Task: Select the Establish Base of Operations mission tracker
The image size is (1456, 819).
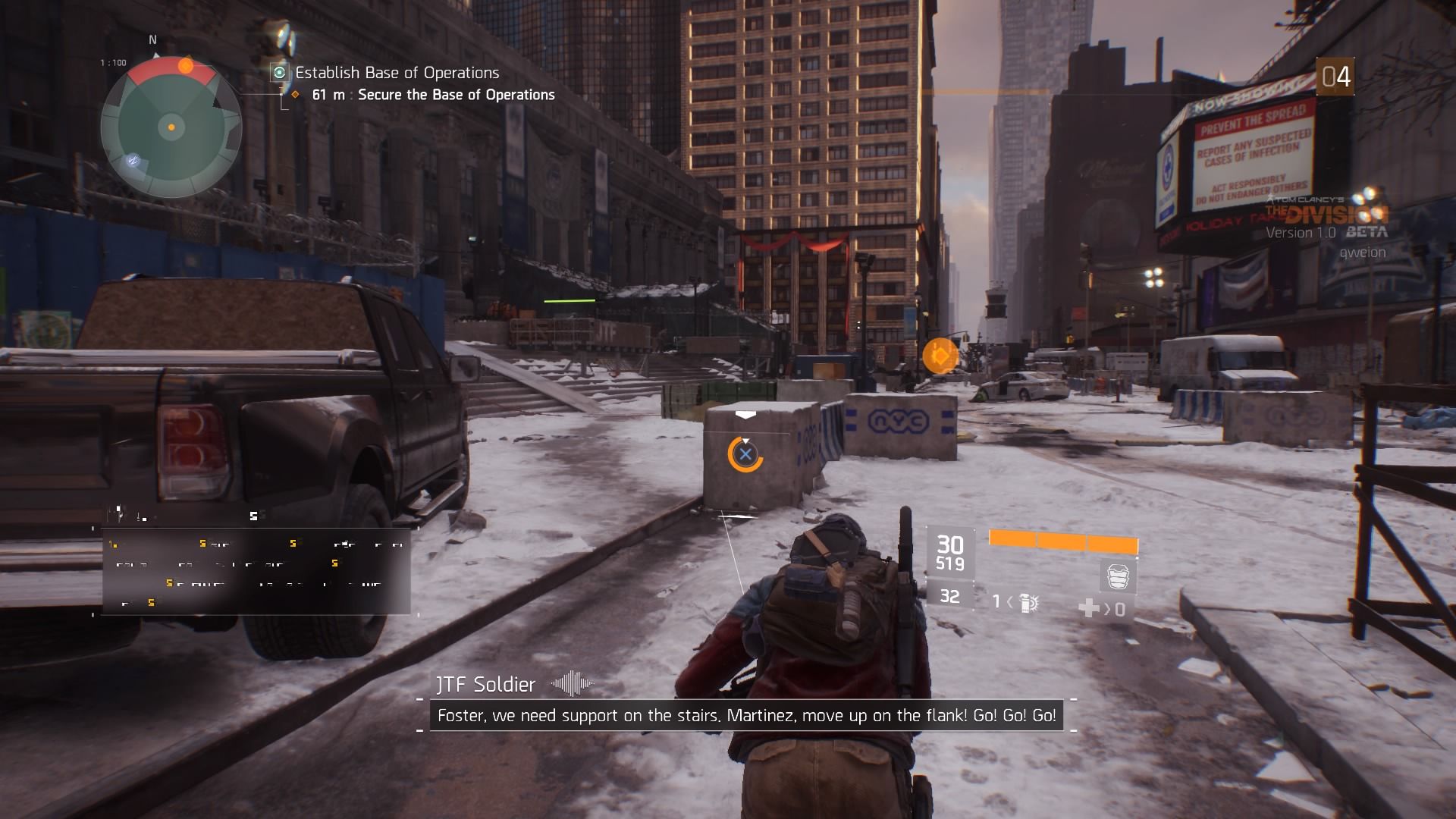Action: click(x=397, y=73)
